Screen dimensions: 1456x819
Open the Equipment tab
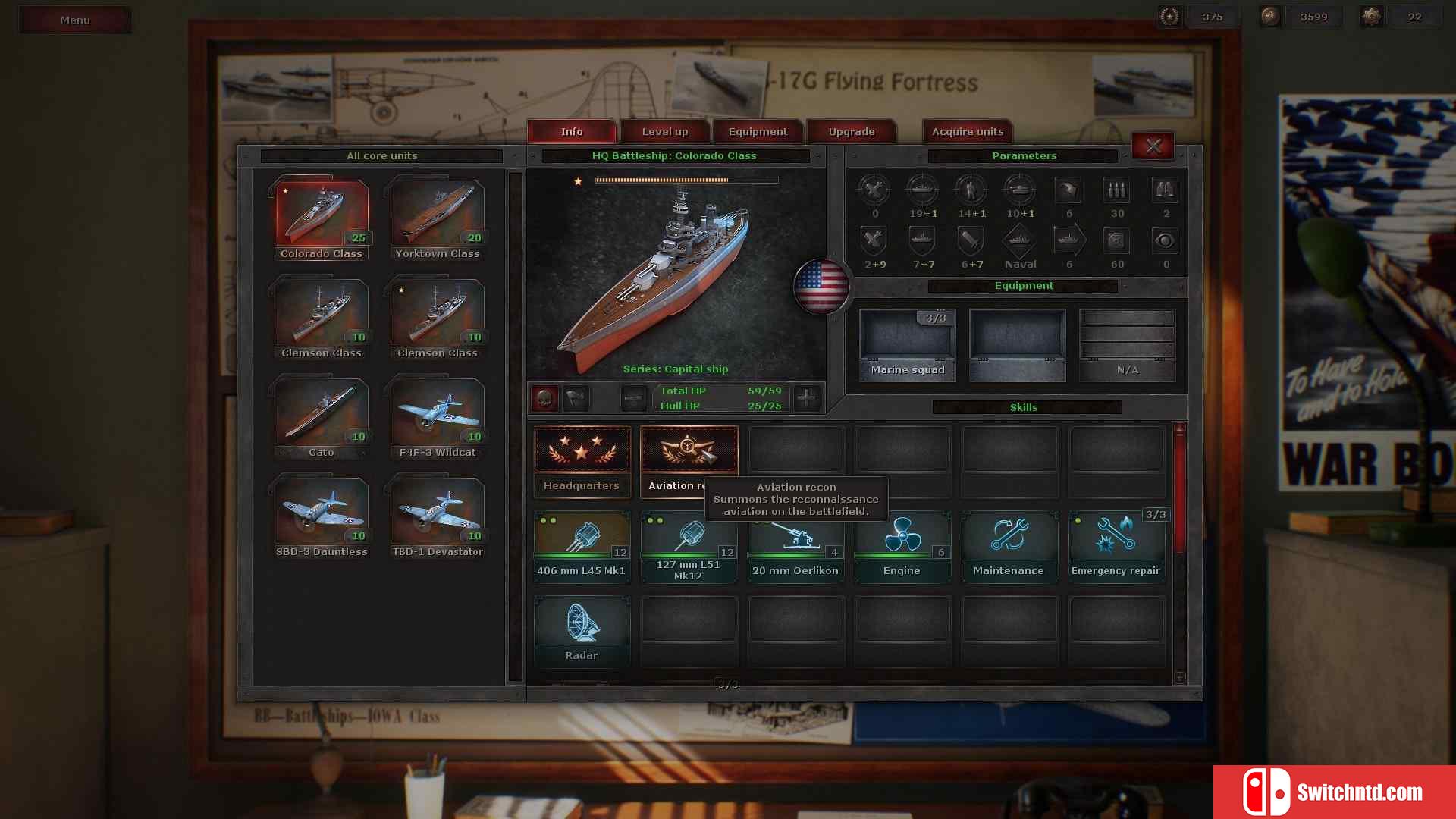click(x=757, y=131)
